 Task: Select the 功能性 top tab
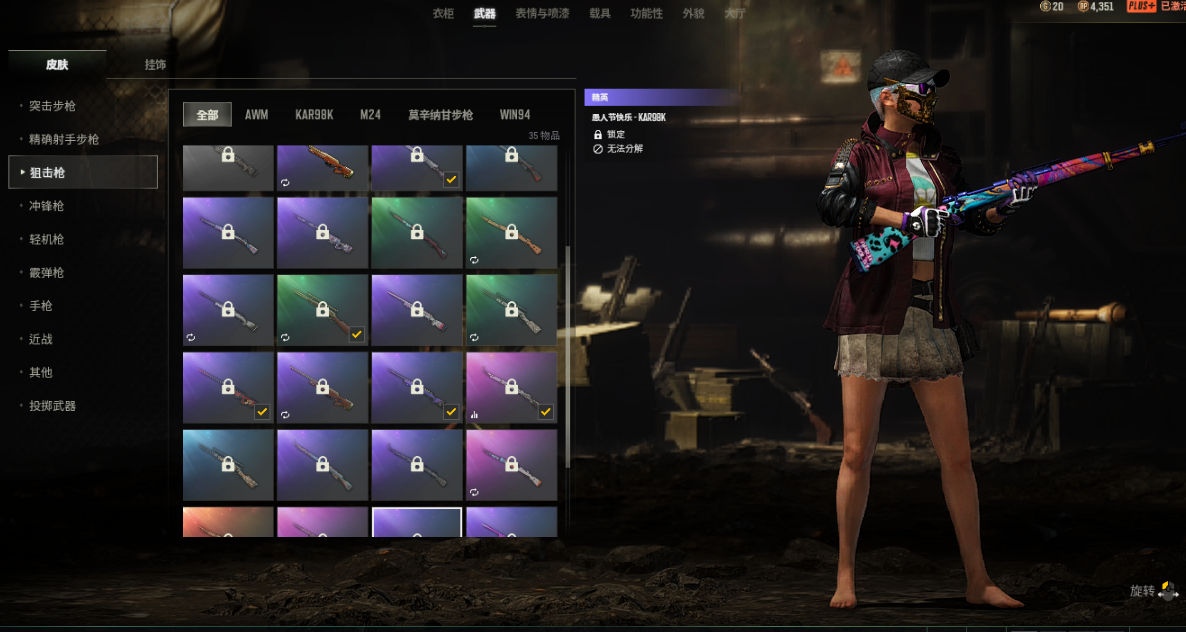[x=646, y=14]
